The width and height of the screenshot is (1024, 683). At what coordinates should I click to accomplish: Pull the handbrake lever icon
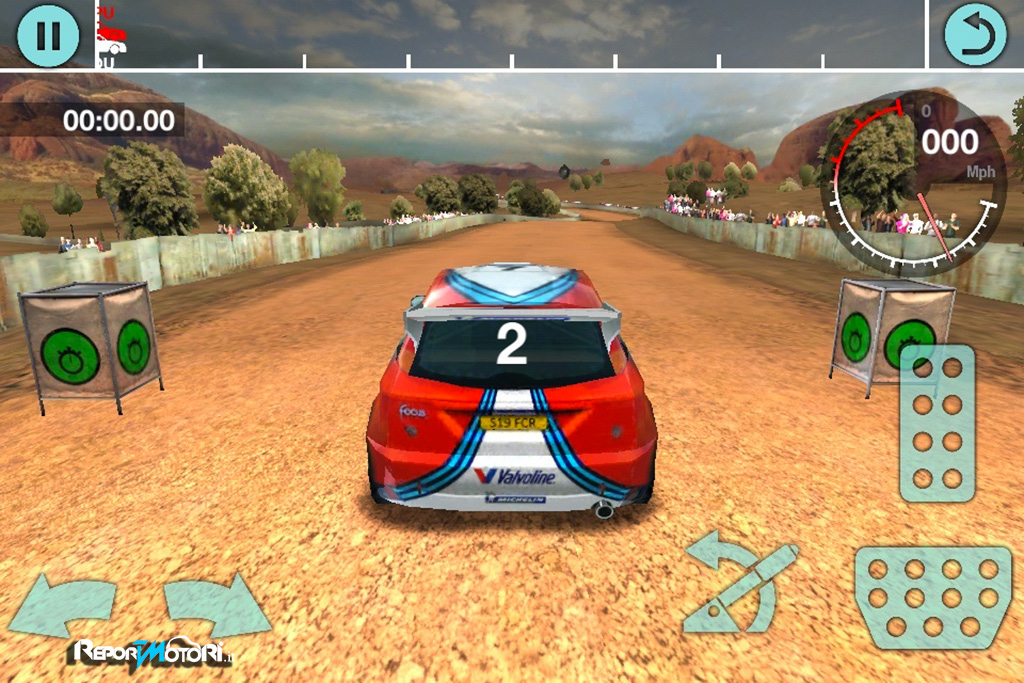pos(738,585)
